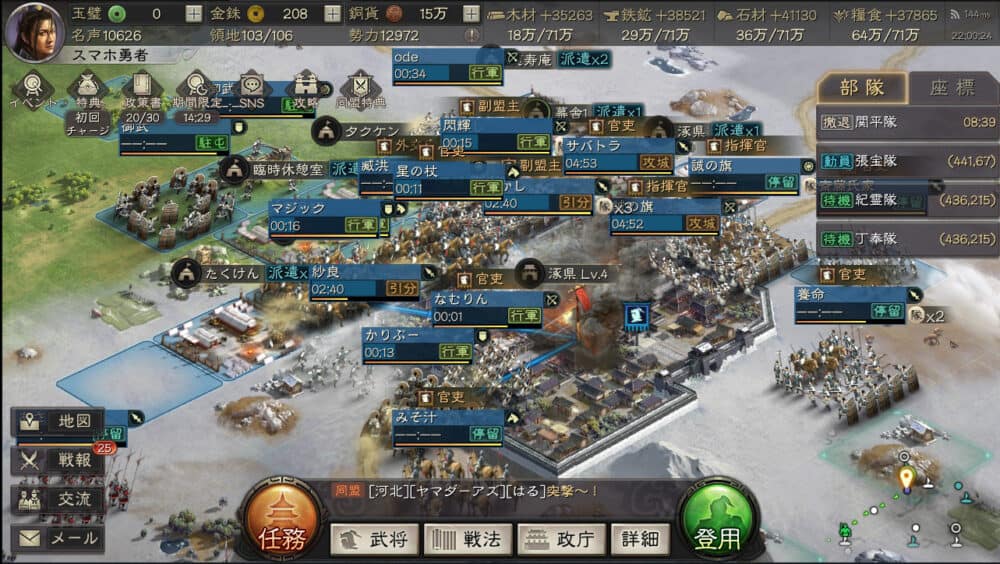The width and height of the screenshot is (1000, 564).
Task: Open the 地図 map menu
Action: coord(60,421)
